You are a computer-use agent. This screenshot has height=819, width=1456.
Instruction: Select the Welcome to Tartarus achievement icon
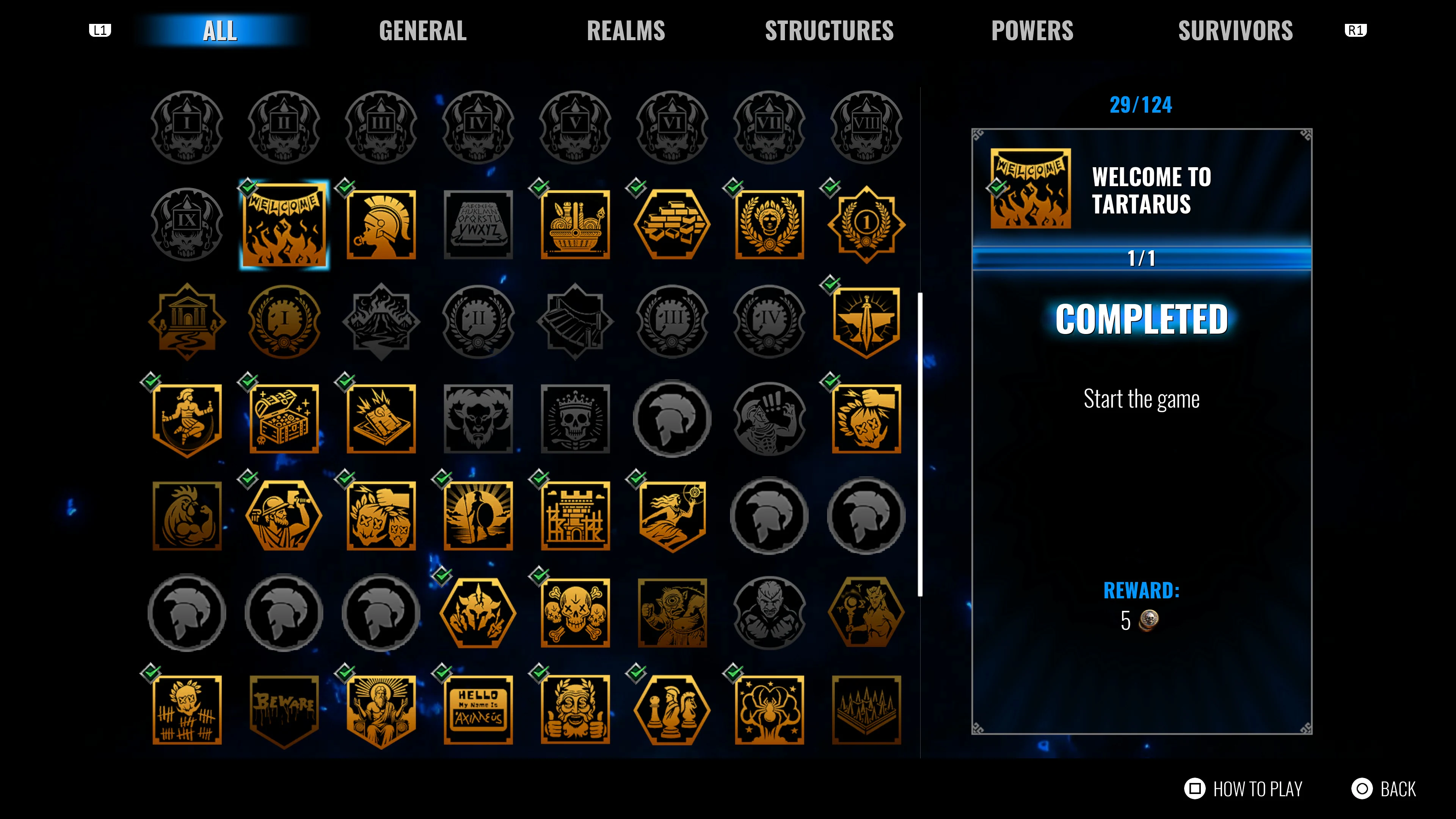click(284, 224)
